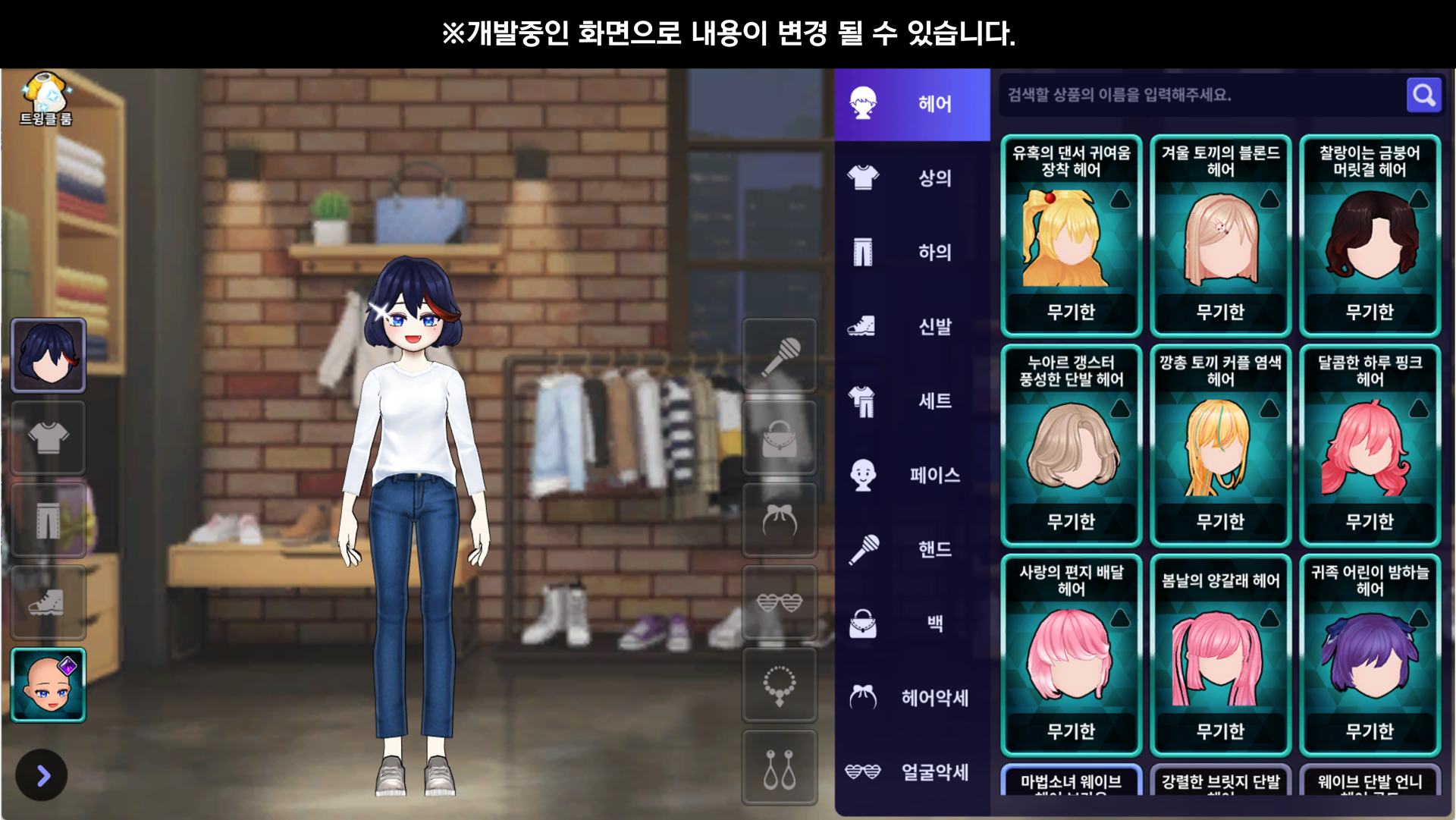The width and height of the screenshot is (1456, 820).
Task: Click the round arrow button
Action: [x=42, y=774]
